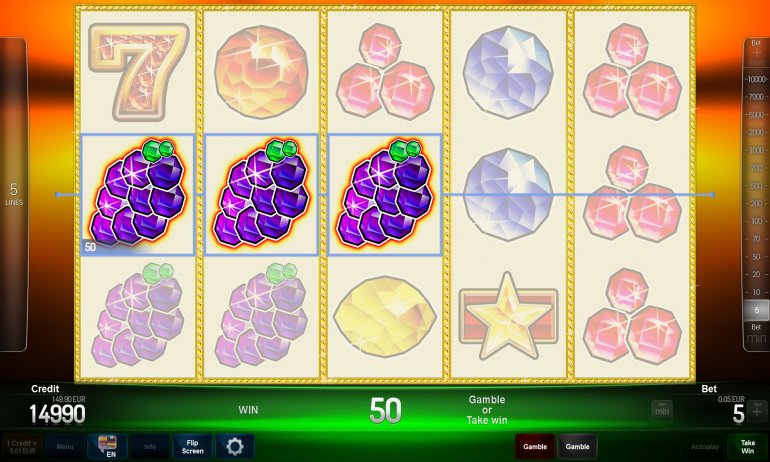The width and height of the screenshot is (770, 462).
Task: Choose the black Gamble button
Action: 577,446
